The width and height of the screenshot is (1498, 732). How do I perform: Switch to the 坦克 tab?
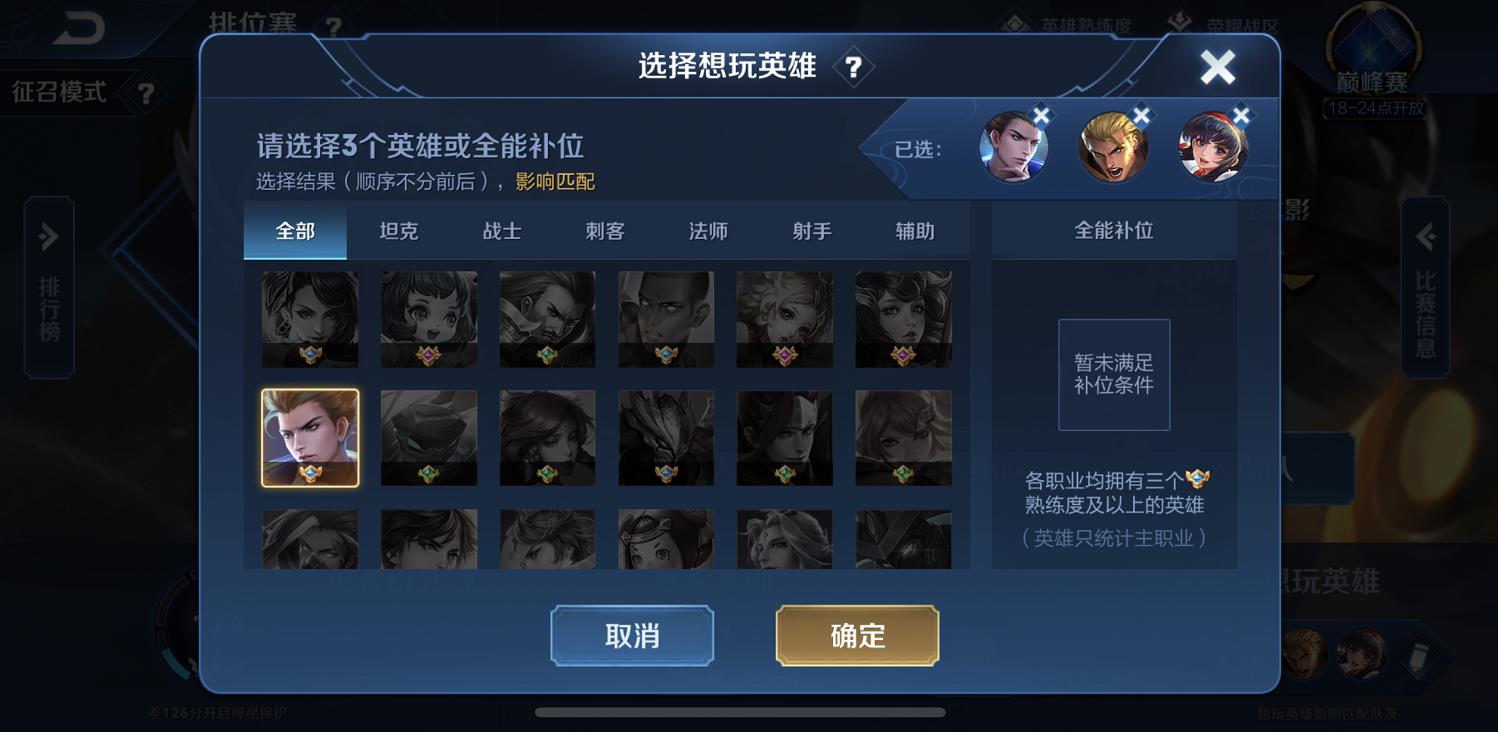(398, 230)
